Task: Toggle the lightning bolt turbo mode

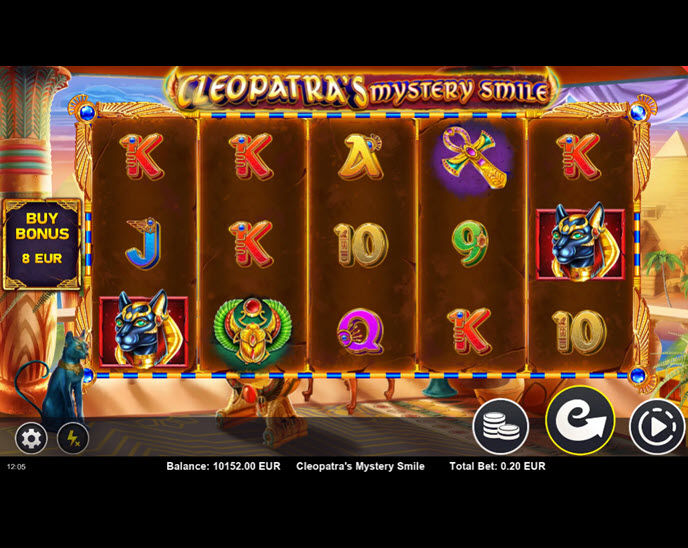Action: (x=73, y=437)
